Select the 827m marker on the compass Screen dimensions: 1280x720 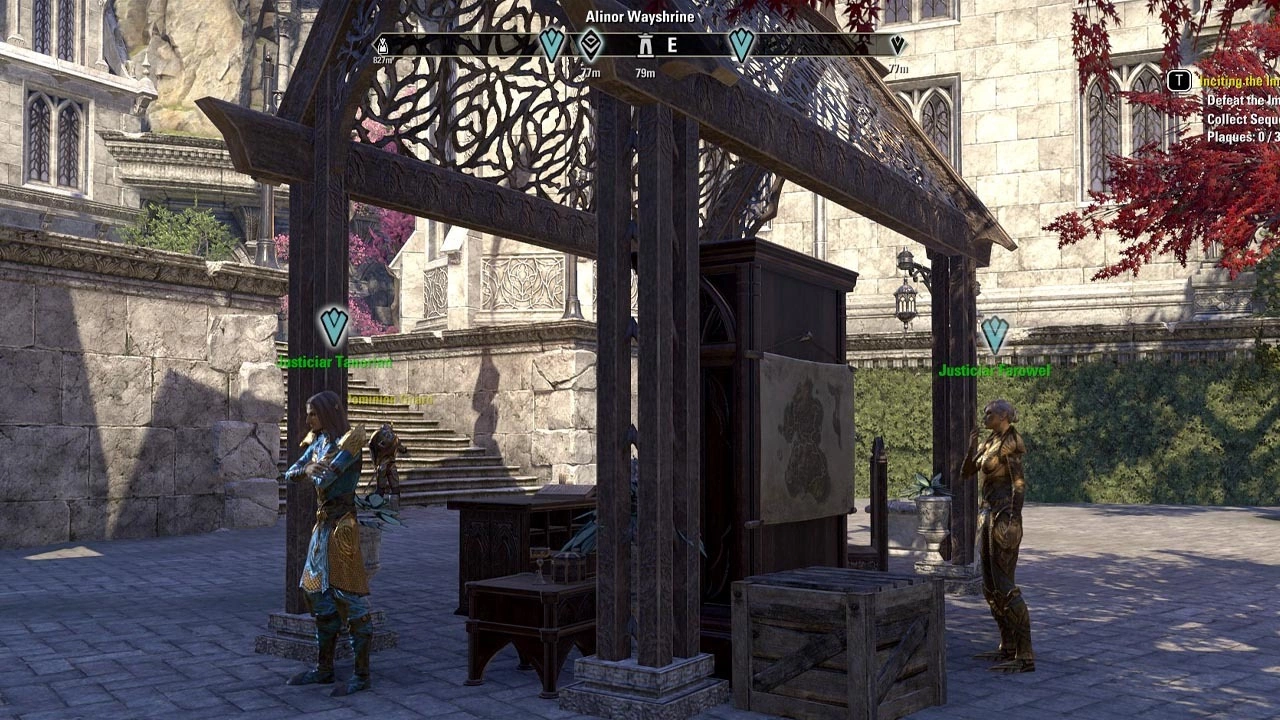[381, 45]
